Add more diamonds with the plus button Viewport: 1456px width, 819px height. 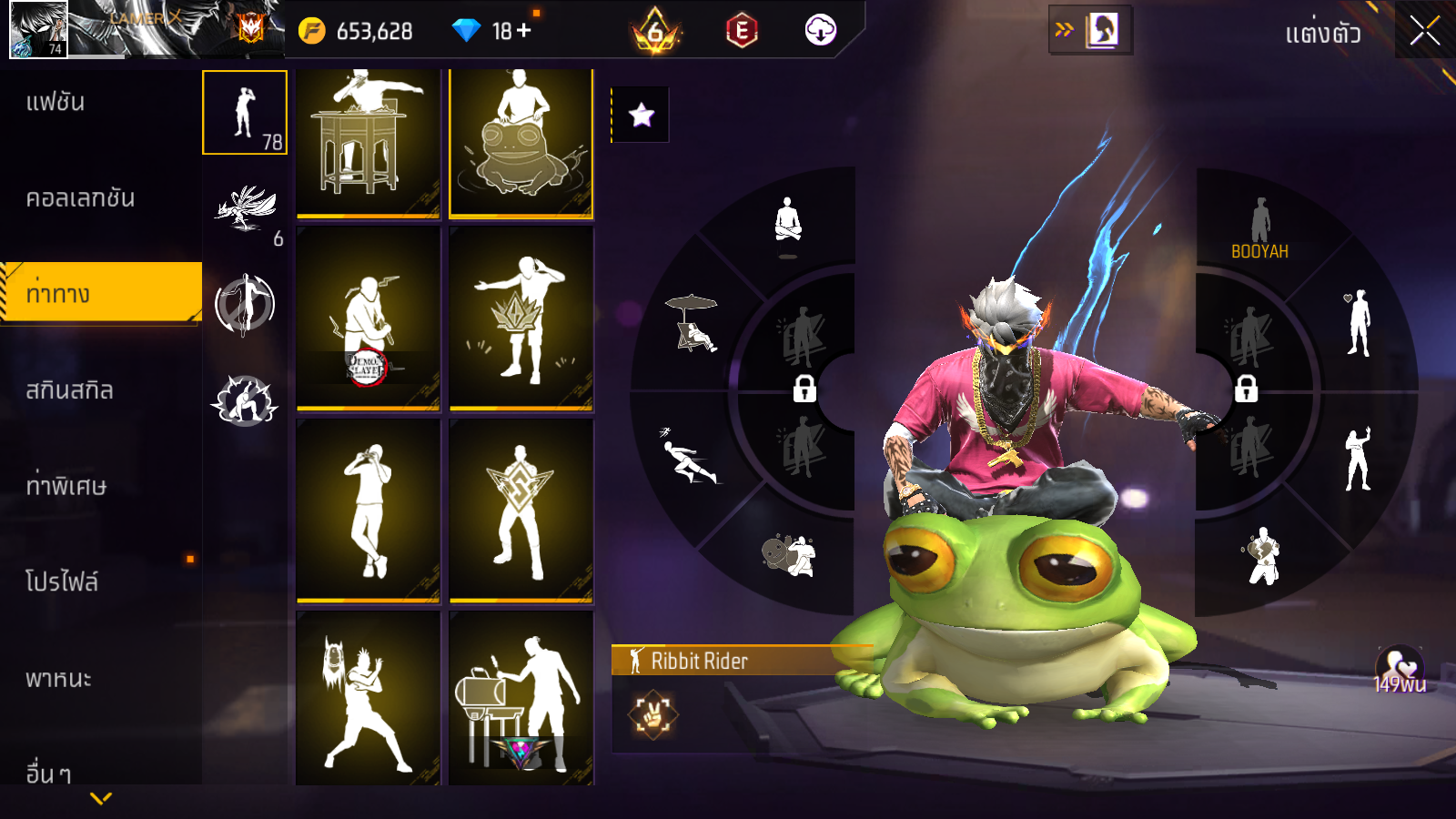523,31
